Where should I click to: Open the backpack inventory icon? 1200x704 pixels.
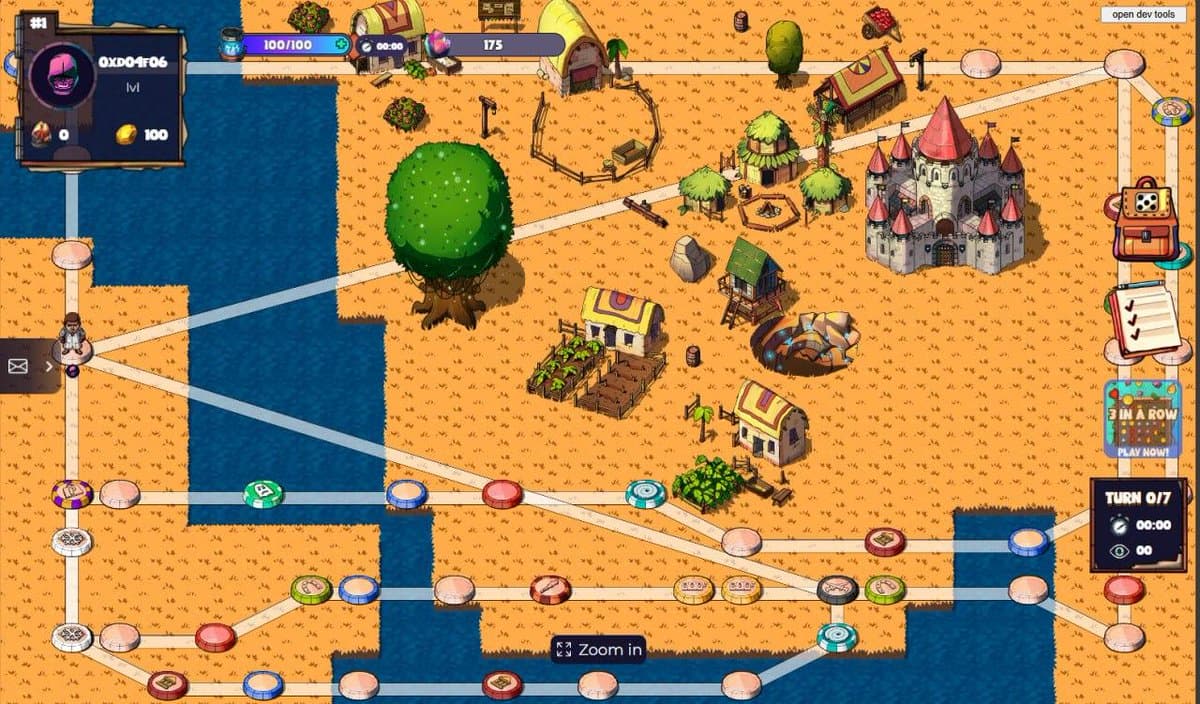click(x=1144, y=219)
